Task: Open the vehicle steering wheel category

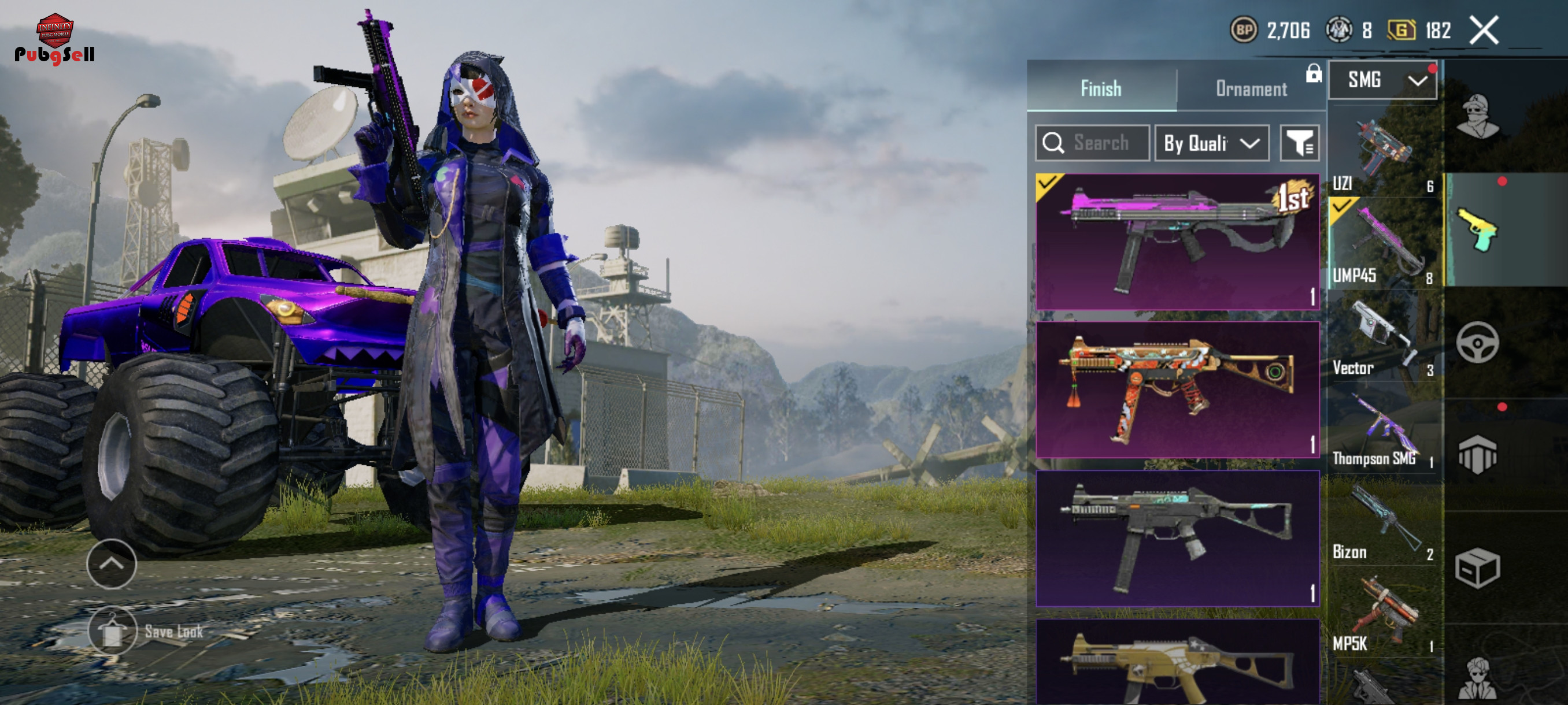Action: 1477,343
